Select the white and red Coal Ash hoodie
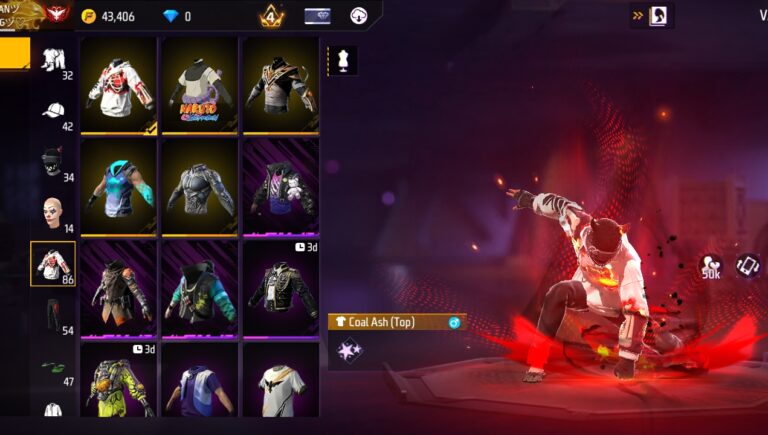The image size is (768, 435). [x=119, y=84]
